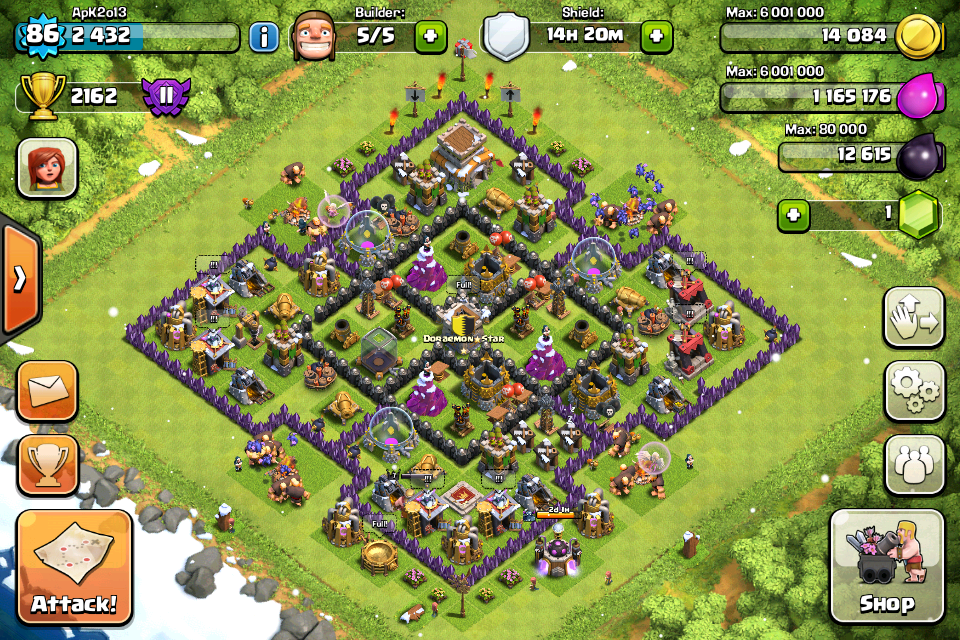This screenshot has height=640, width=960.
Task: Tap the gold coin resource icon
Action: (x=915, y=37)
